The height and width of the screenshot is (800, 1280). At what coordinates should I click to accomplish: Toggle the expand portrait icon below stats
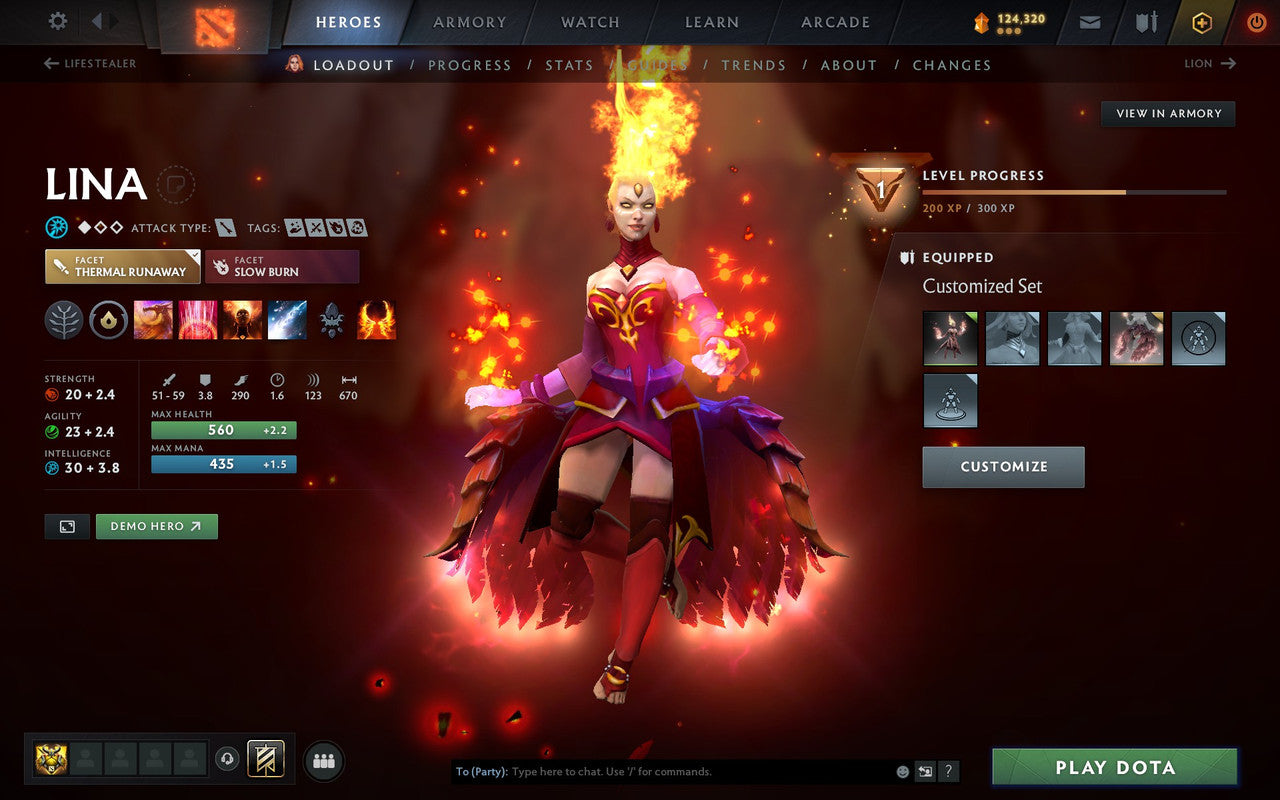pyautogui.click(x=66, y=526)
